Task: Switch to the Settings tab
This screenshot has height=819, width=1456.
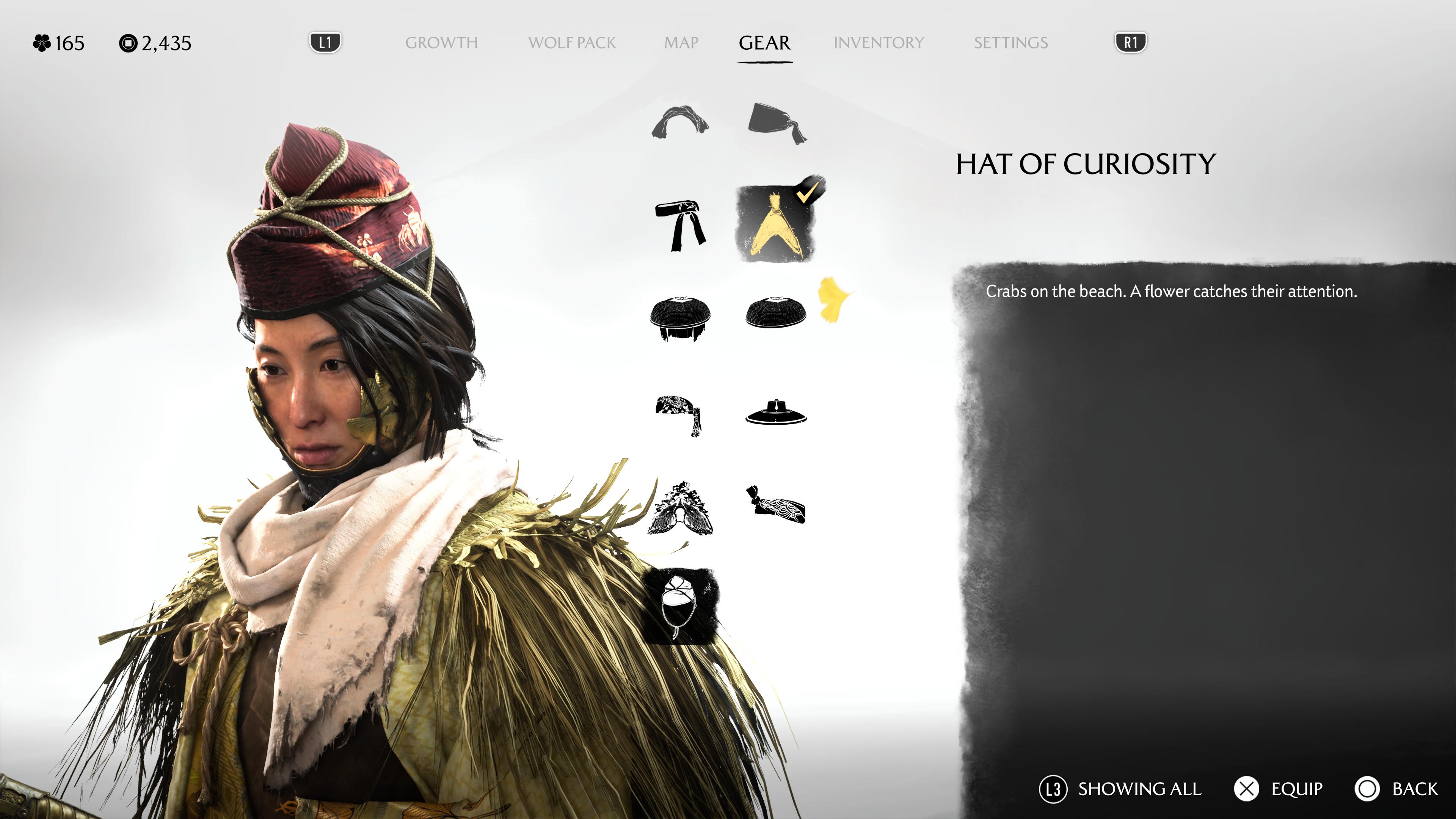Action: coord(1010,43)
